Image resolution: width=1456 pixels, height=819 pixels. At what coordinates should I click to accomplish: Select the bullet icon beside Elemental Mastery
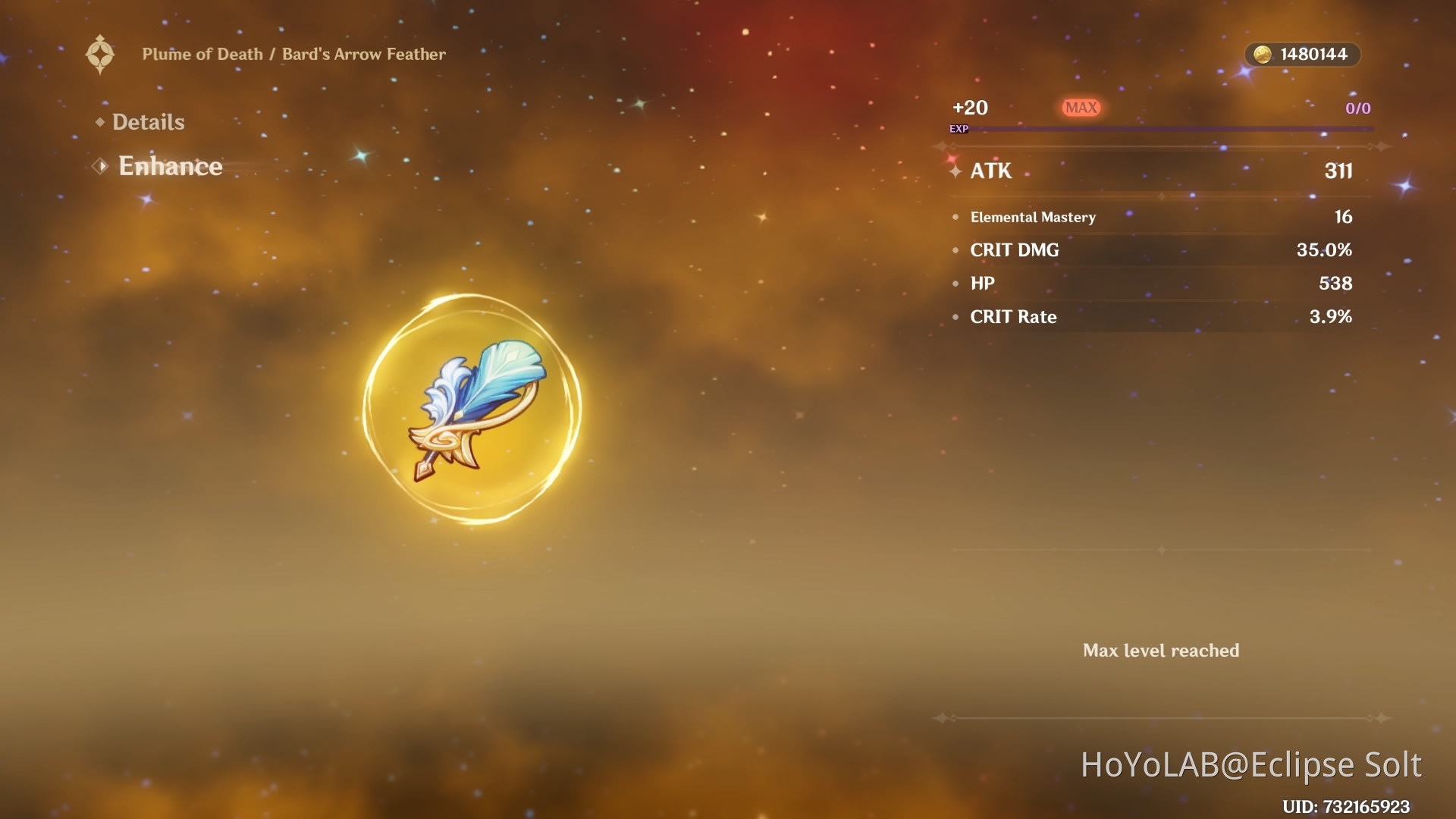956,217
